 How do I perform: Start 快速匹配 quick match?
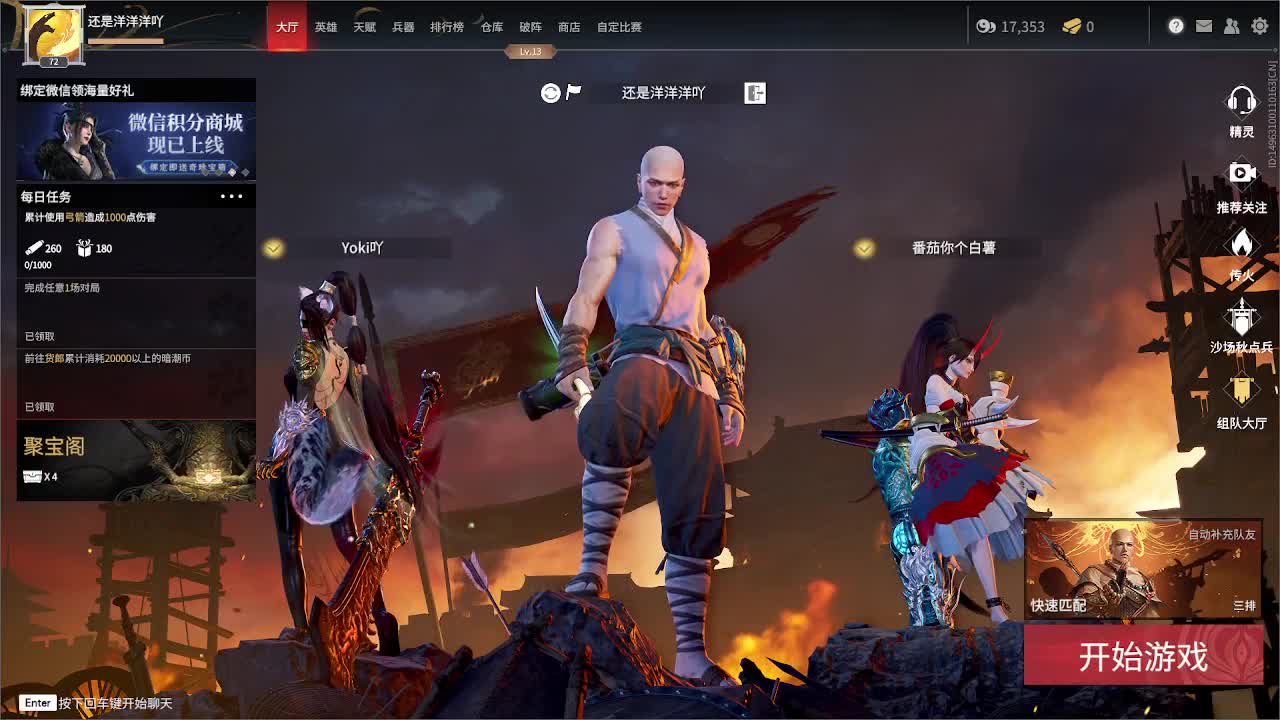(x=1060, y=604)
